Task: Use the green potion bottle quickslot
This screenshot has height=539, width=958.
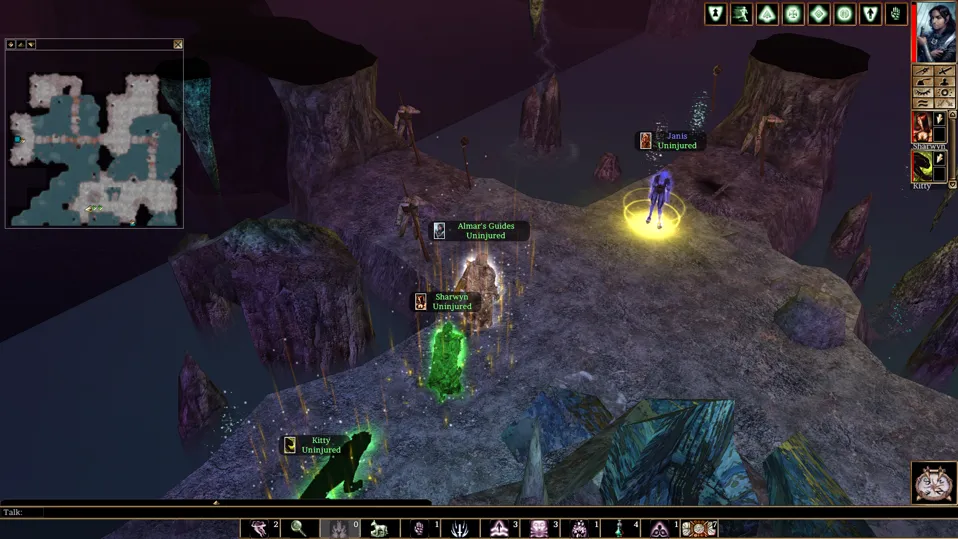Action: (x=621, y=528)
